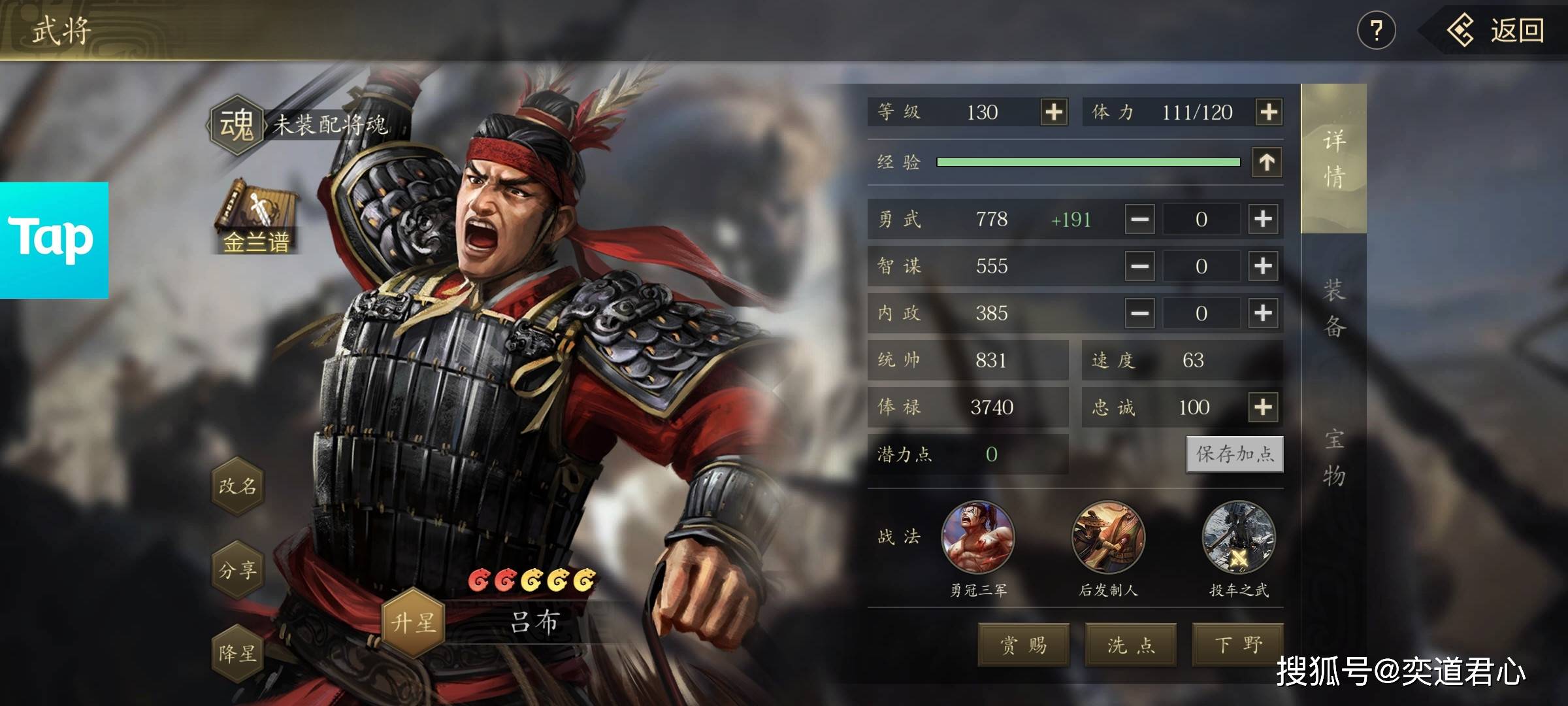
Task: Raise 忠诚 loyalty with plus button
Action: coord(1263,407)
